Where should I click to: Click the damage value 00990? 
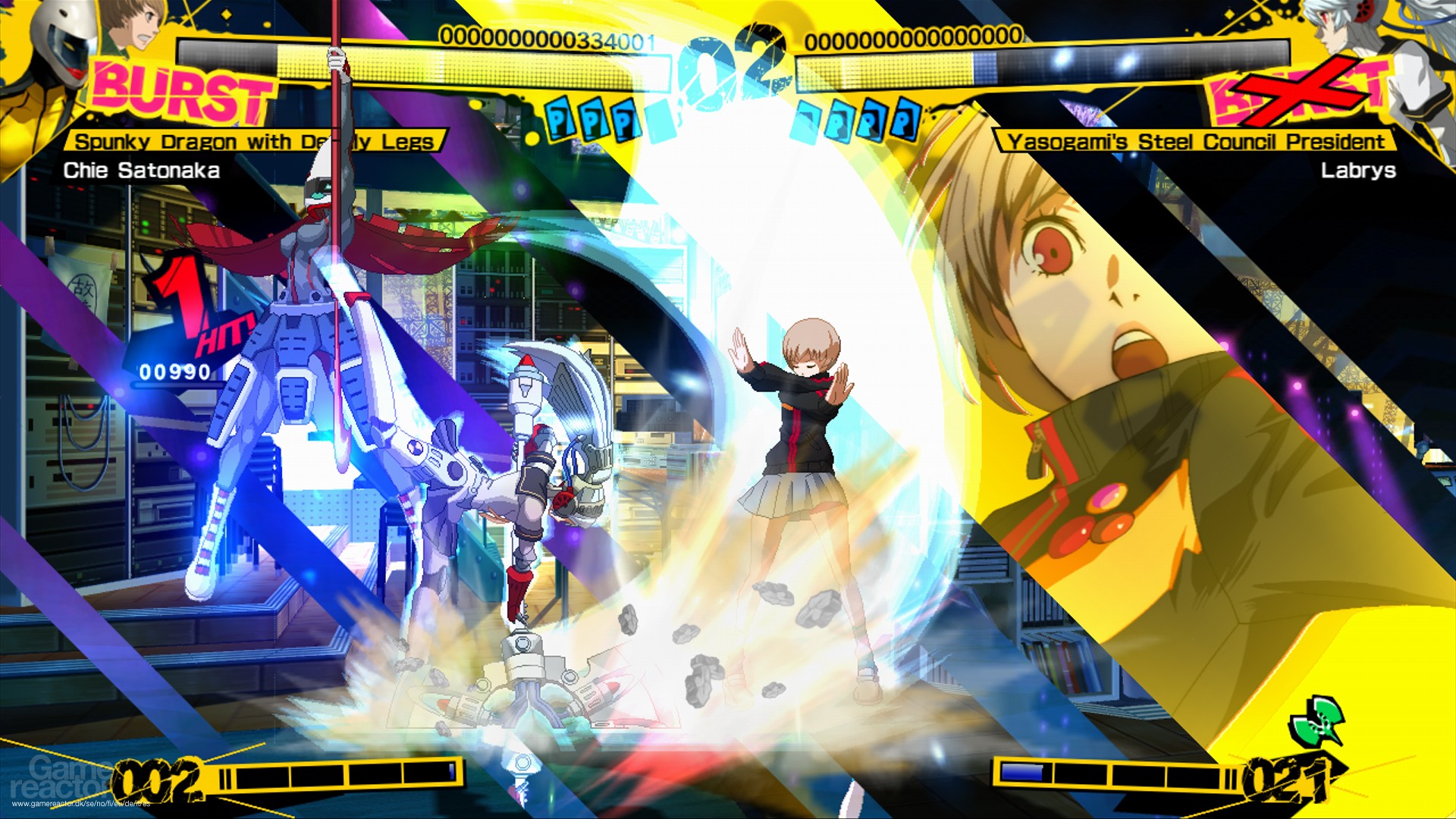click(174, 372)
